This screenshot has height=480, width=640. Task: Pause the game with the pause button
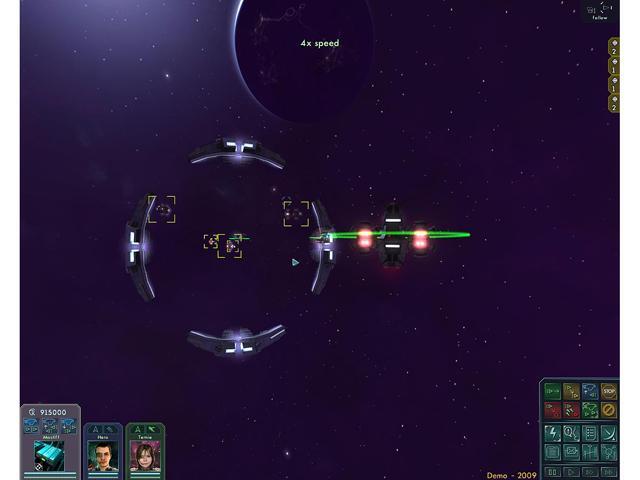(x=552, y=471)
